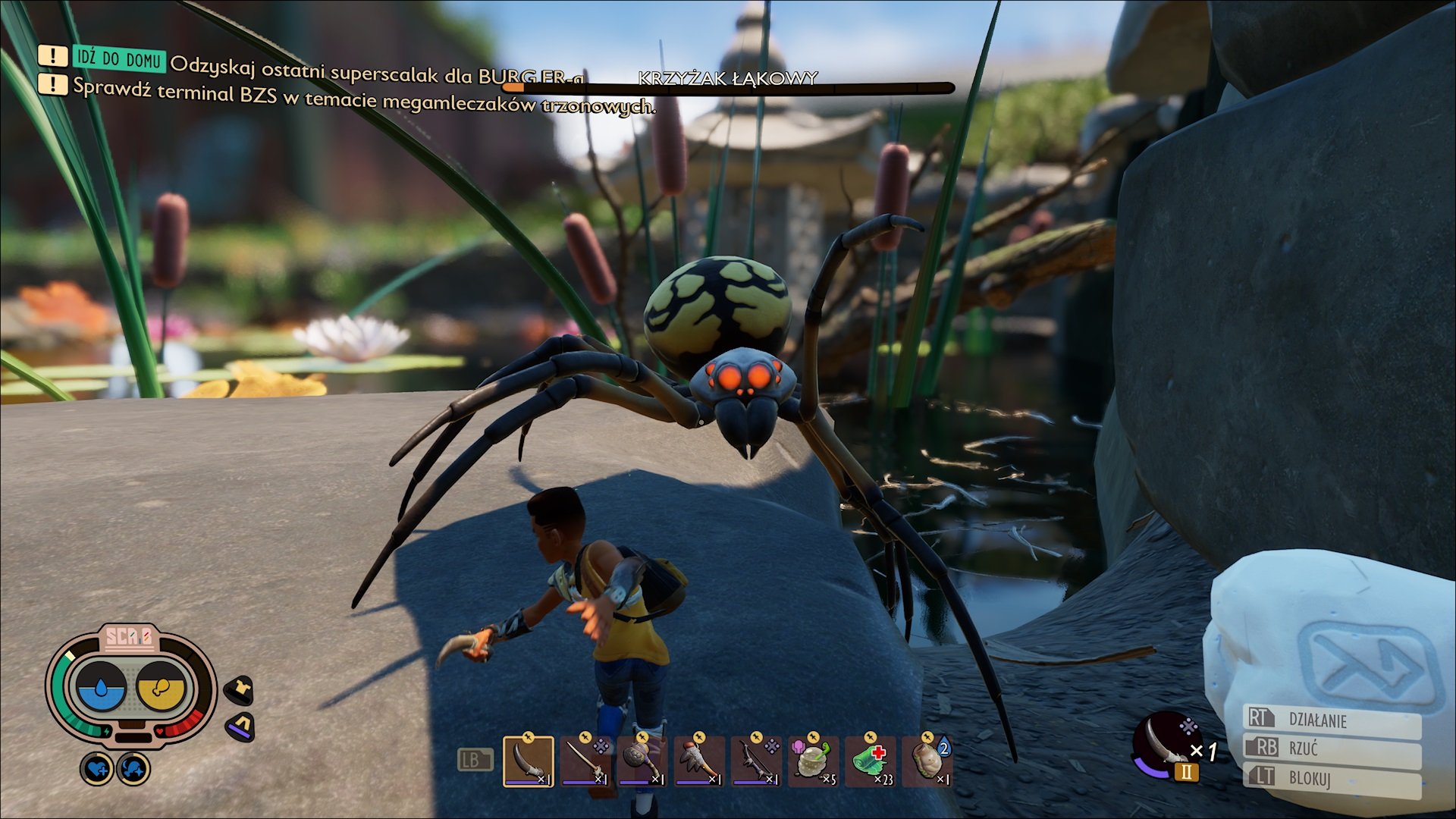Open the "Idź do domu" quest objective
Viewport: 1456px width, 819px height.
point(118,58)
